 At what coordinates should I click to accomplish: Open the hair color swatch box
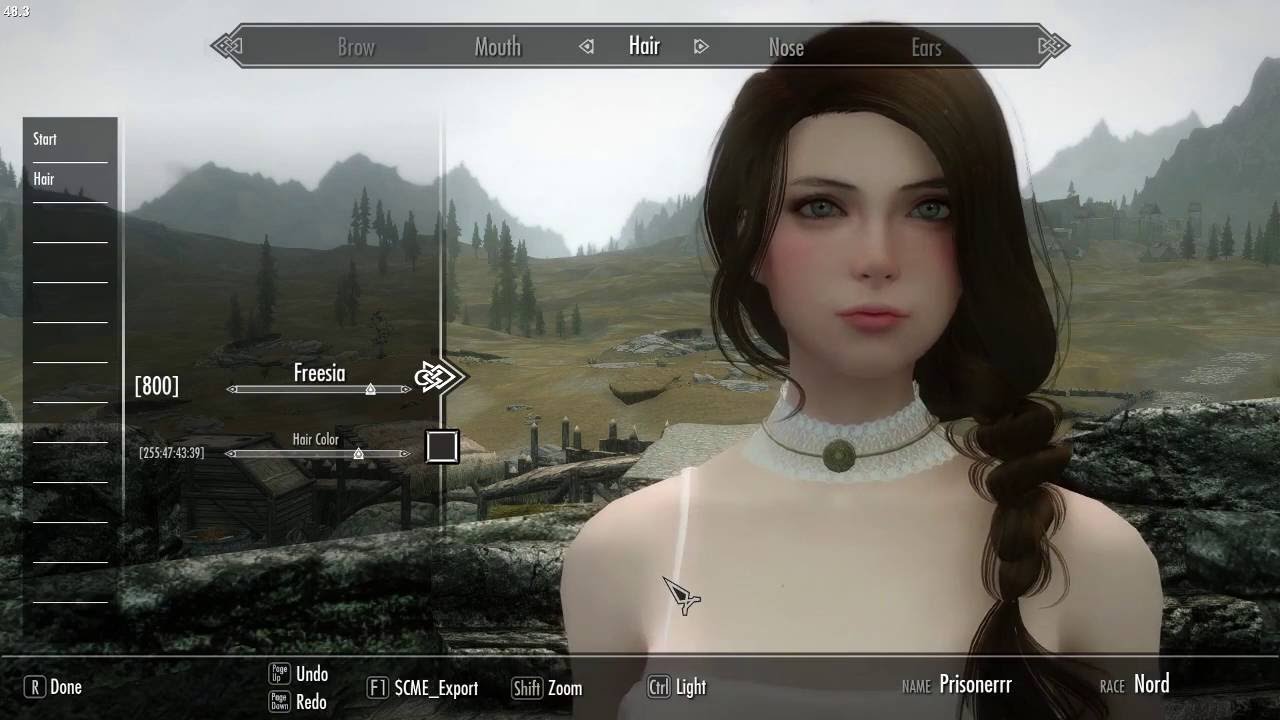pos(442,446)
